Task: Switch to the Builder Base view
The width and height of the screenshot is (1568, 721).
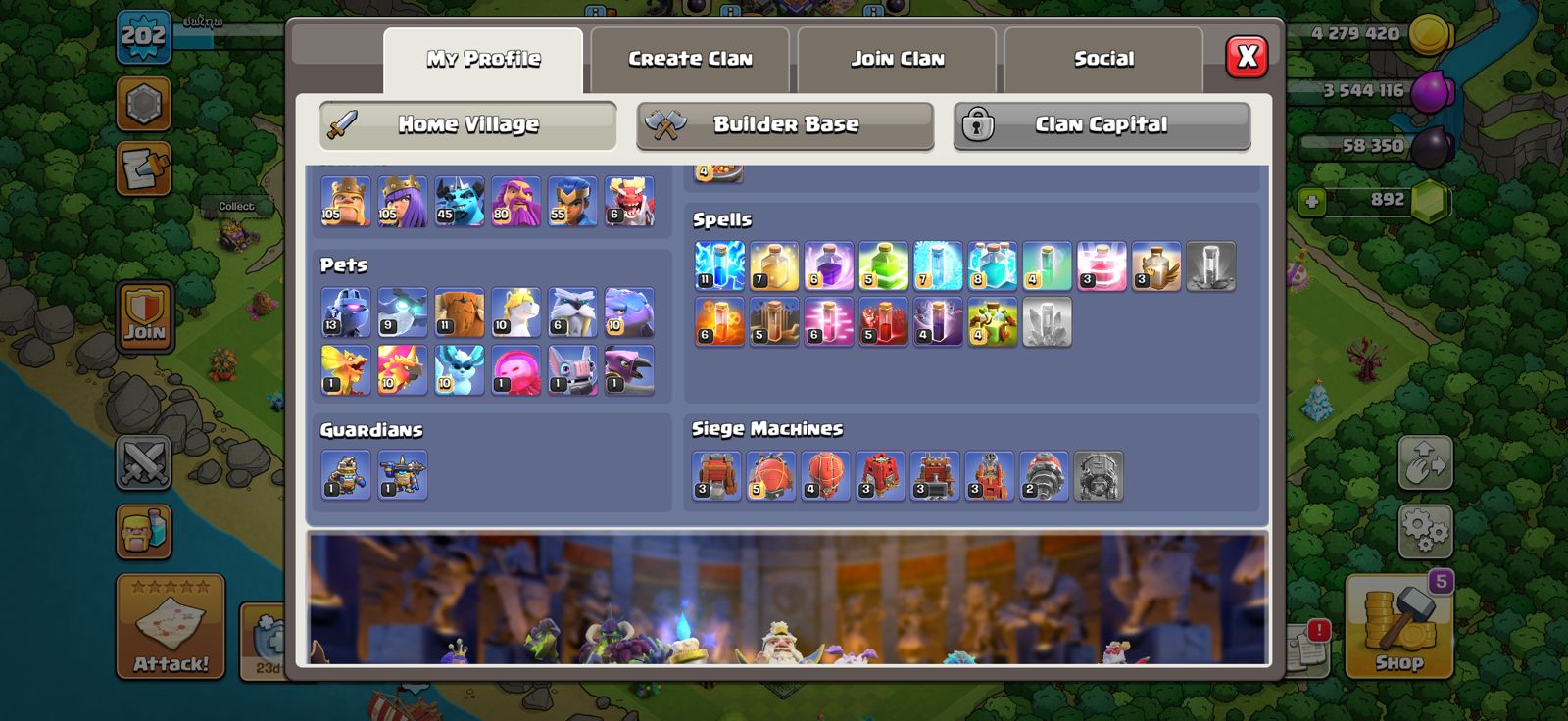Action: click(784, 125)
